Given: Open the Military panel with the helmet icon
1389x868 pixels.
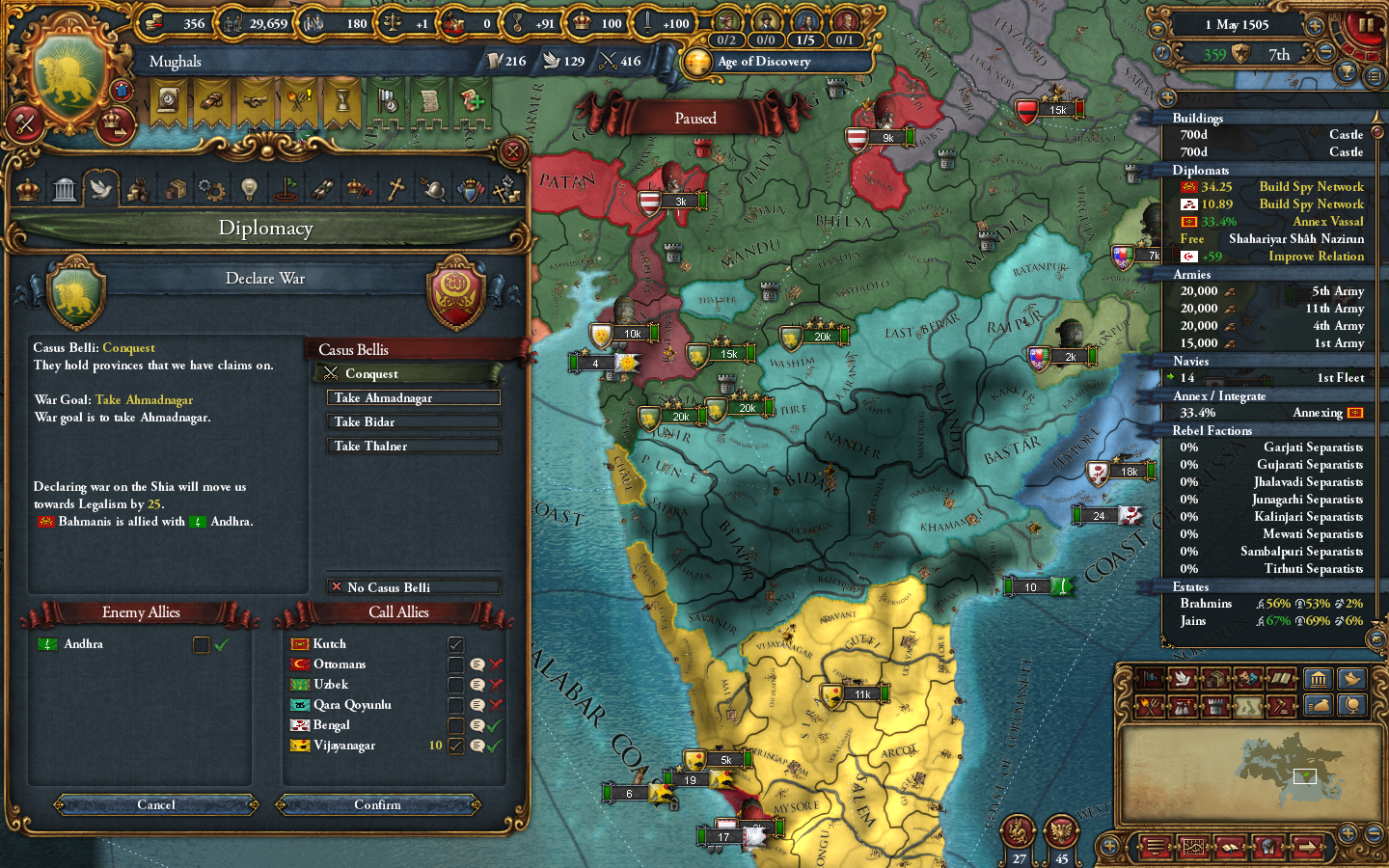Looking at the screenshot, I should (x=434, y=188).
